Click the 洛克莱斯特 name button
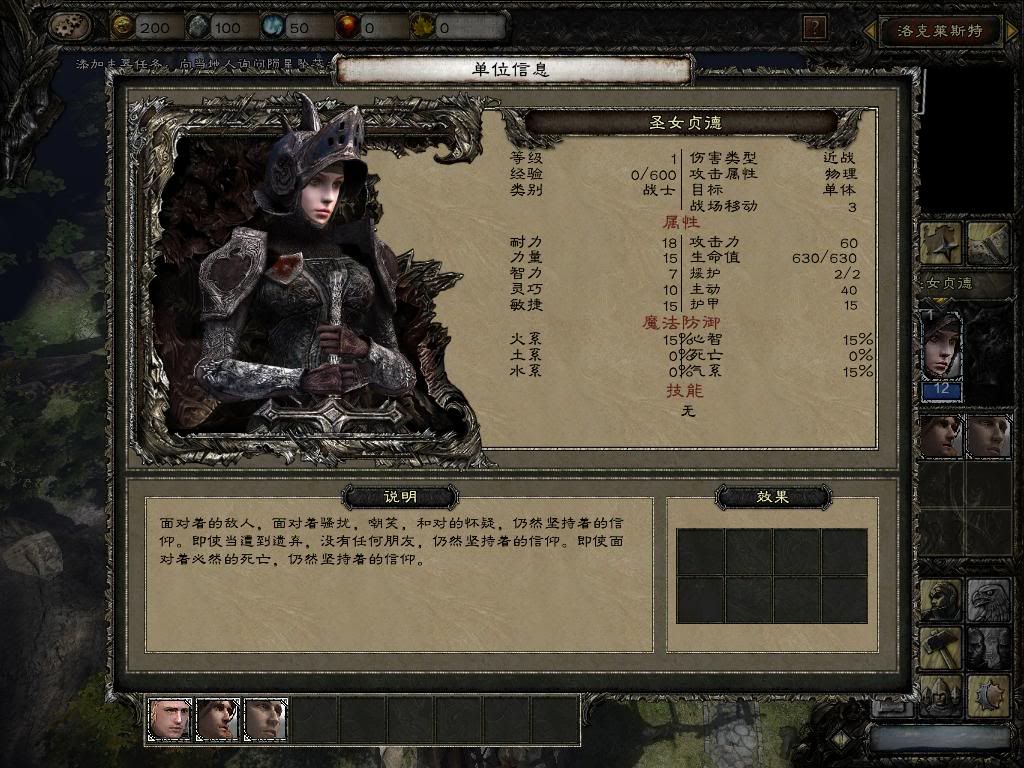This screenshot has height=768, width=1024. point(938,30)
